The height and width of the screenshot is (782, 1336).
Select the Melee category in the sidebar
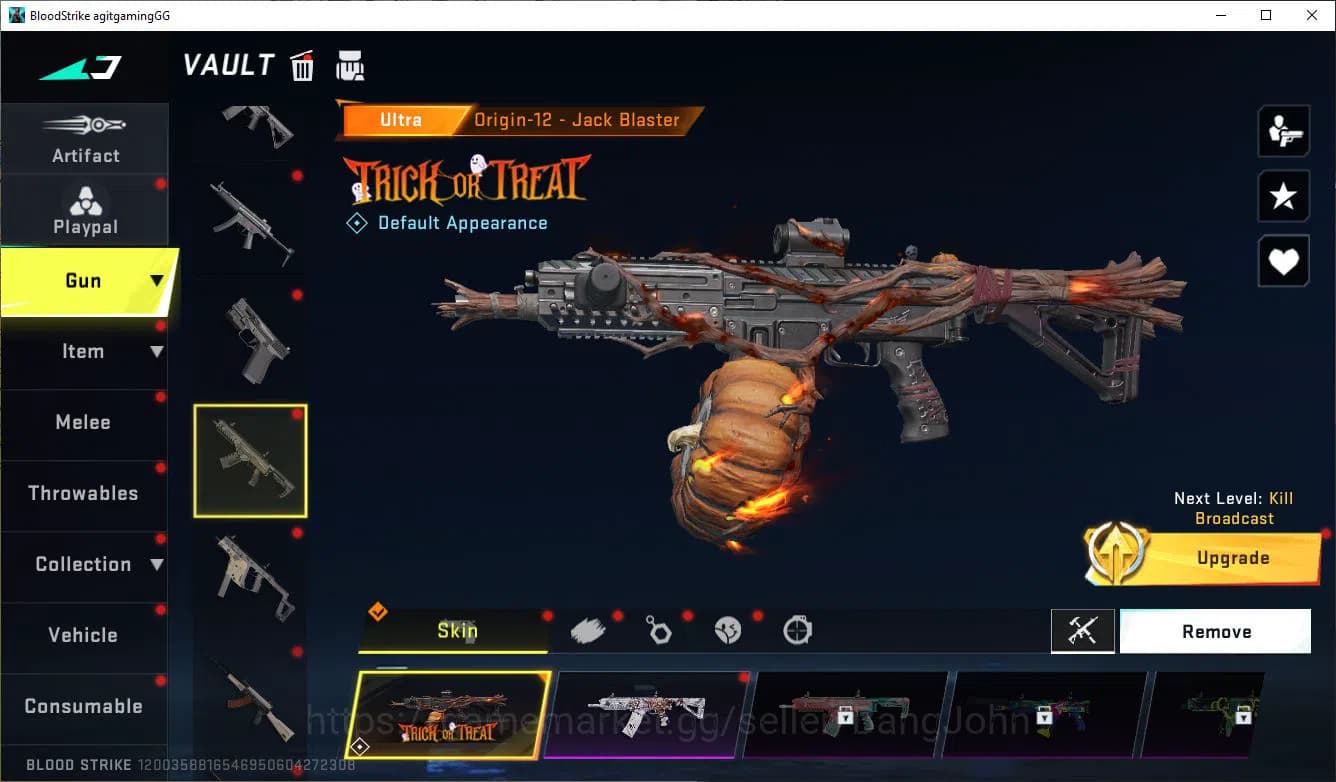click(x=83, y=423)
